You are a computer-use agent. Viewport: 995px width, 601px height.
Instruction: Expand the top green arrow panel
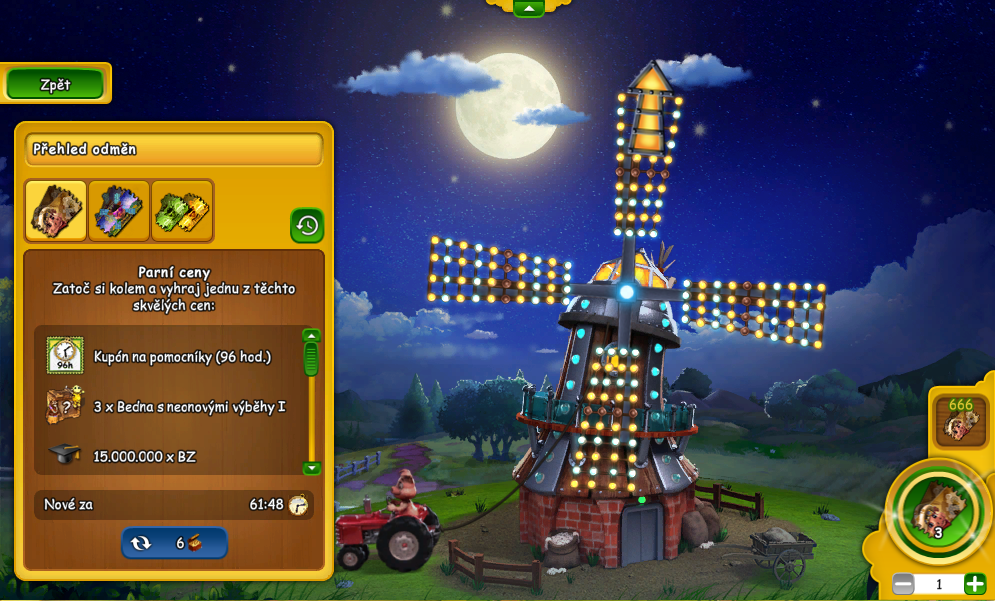(528, 8)
